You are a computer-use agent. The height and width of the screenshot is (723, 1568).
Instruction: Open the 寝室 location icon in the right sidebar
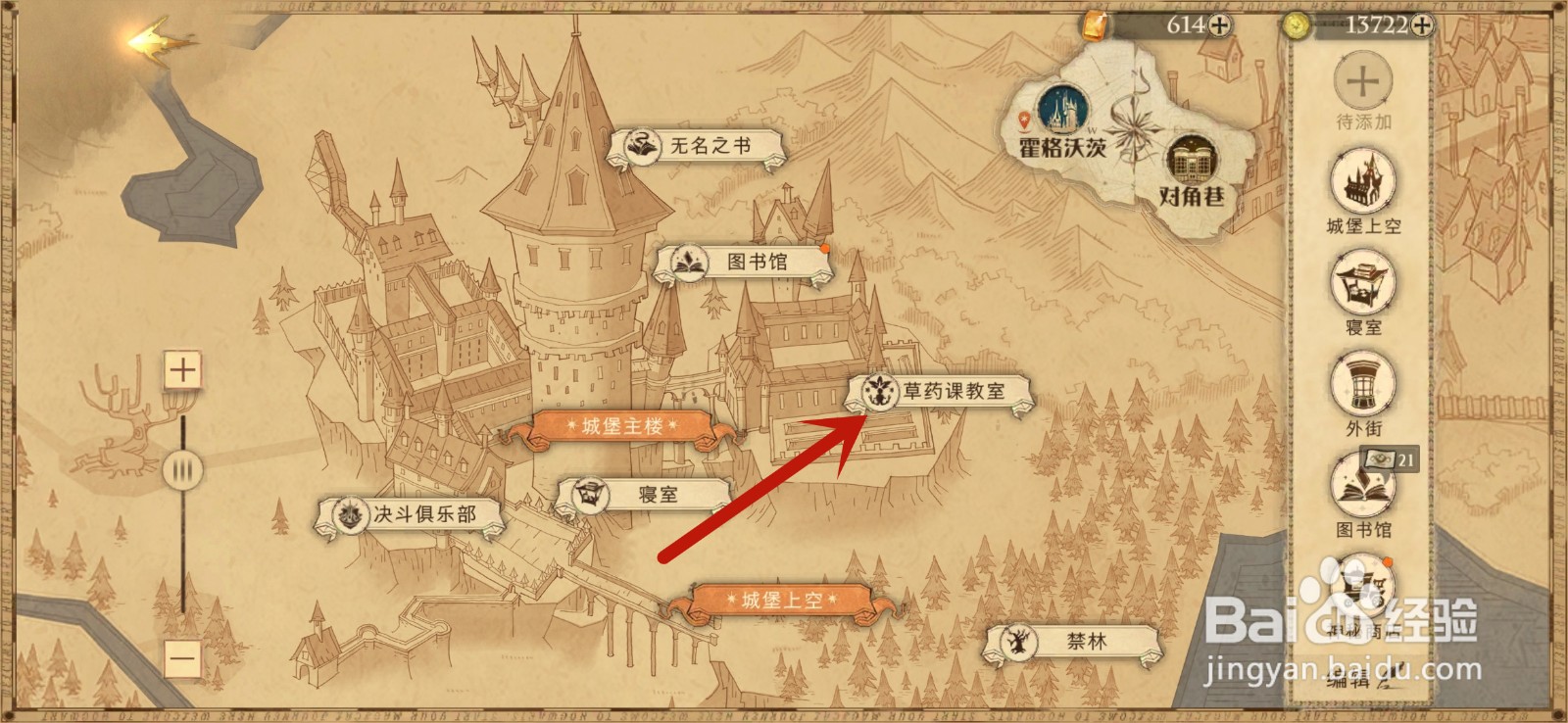coord(1362,284)
